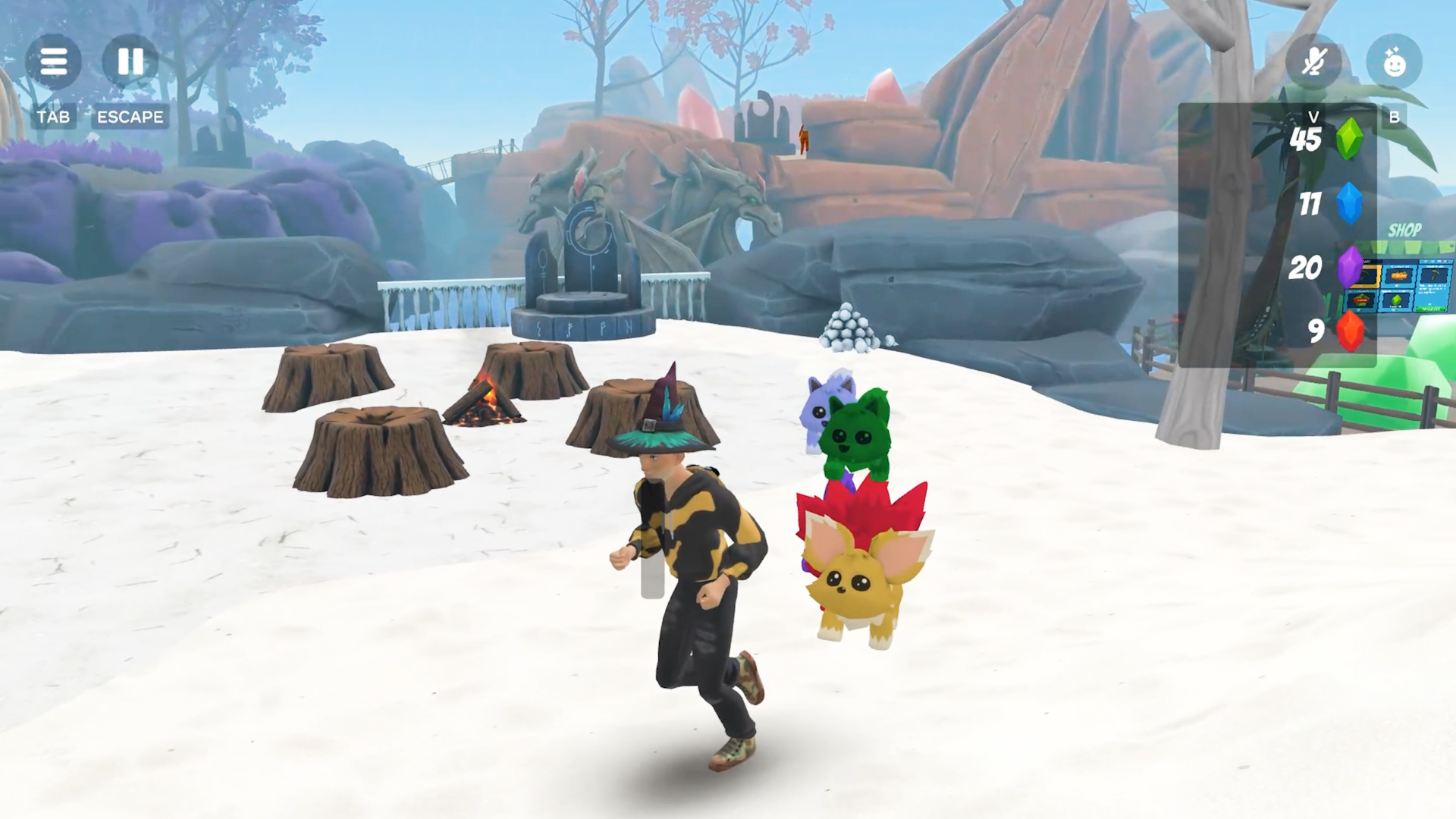The width and height of the screenshot is (1456, 819).
Task: Open the emote smiley face menu
Action: click(1394, 61)
